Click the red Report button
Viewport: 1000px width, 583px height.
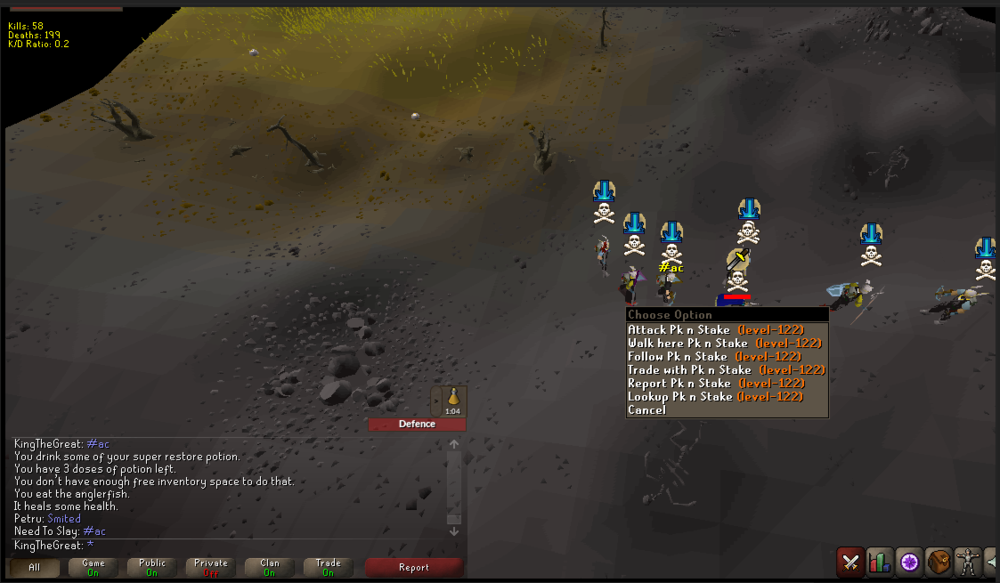(x=414, y=567)
